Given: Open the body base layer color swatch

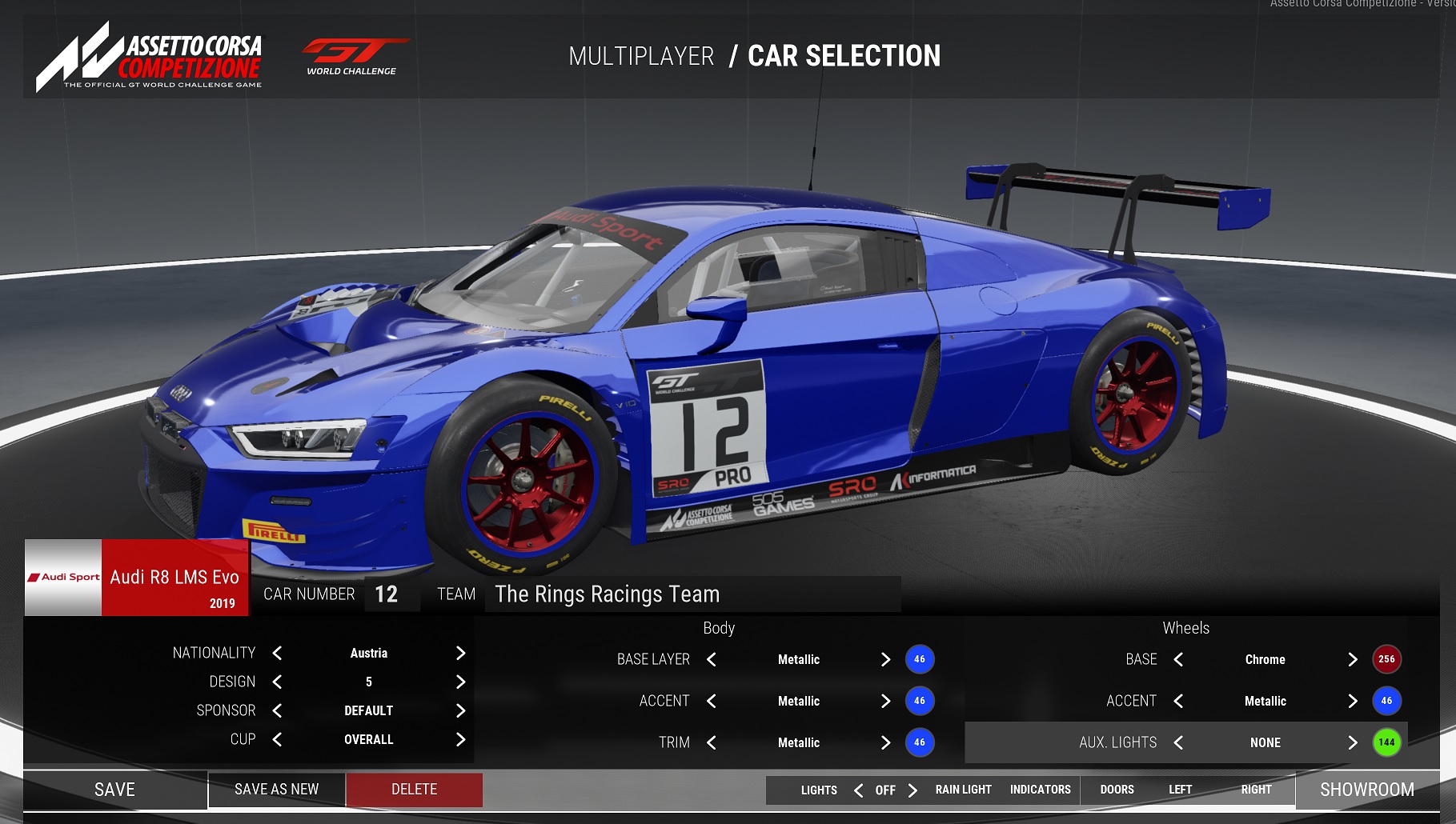Looking at the screenshot, I should pyautogui.click(x=920, y=659).
